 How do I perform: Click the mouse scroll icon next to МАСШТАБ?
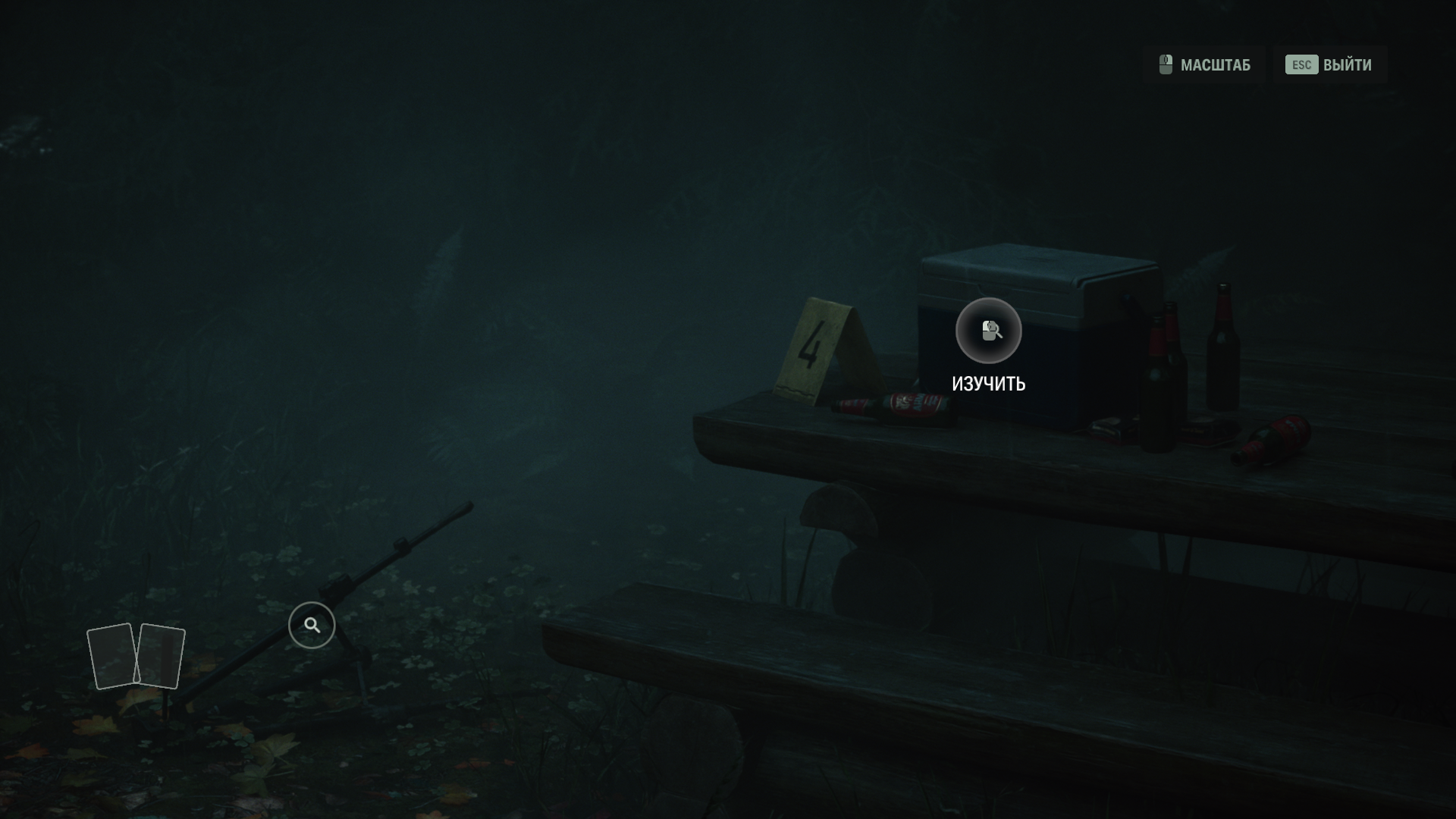click(1165, 65)
